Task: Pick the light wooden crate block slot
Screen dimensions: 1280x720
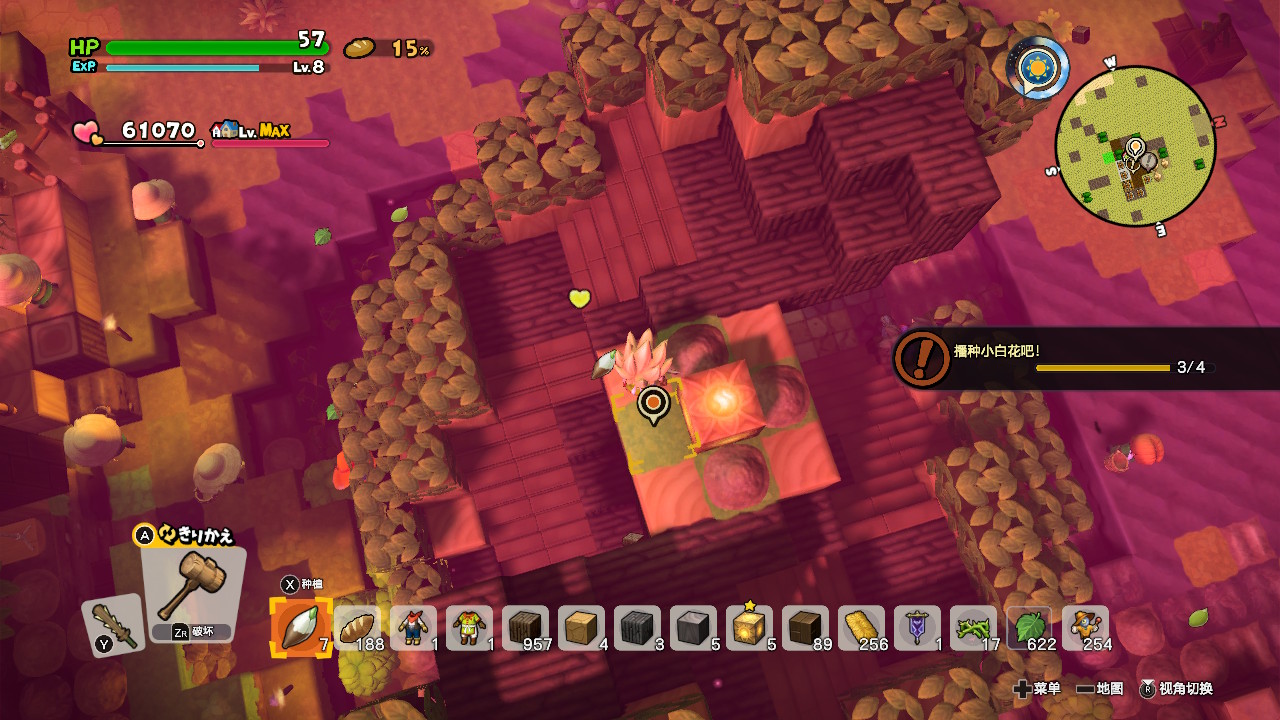Action: coord(581,628)
